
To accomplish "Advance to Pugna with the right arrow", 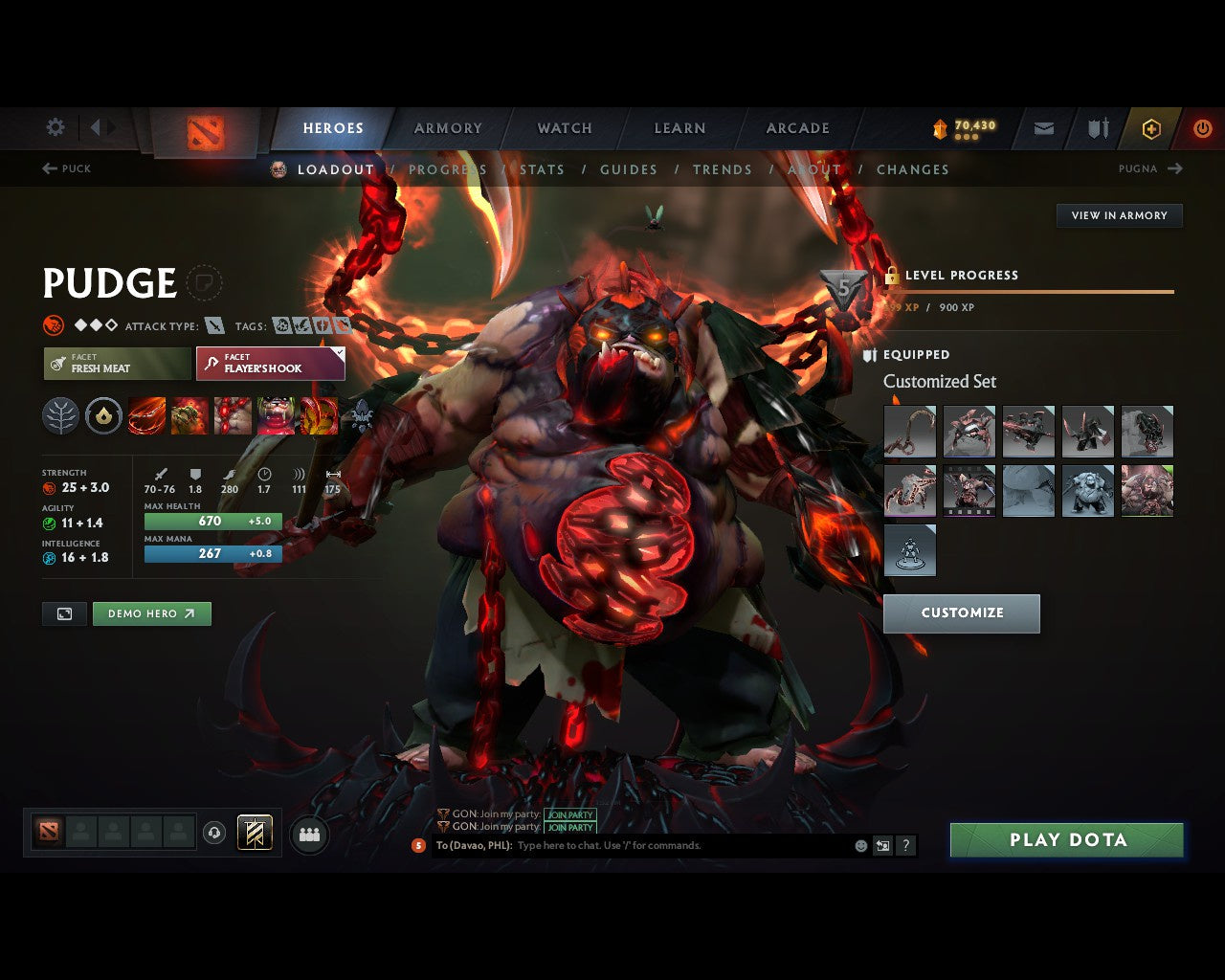I will point(1176,168).
